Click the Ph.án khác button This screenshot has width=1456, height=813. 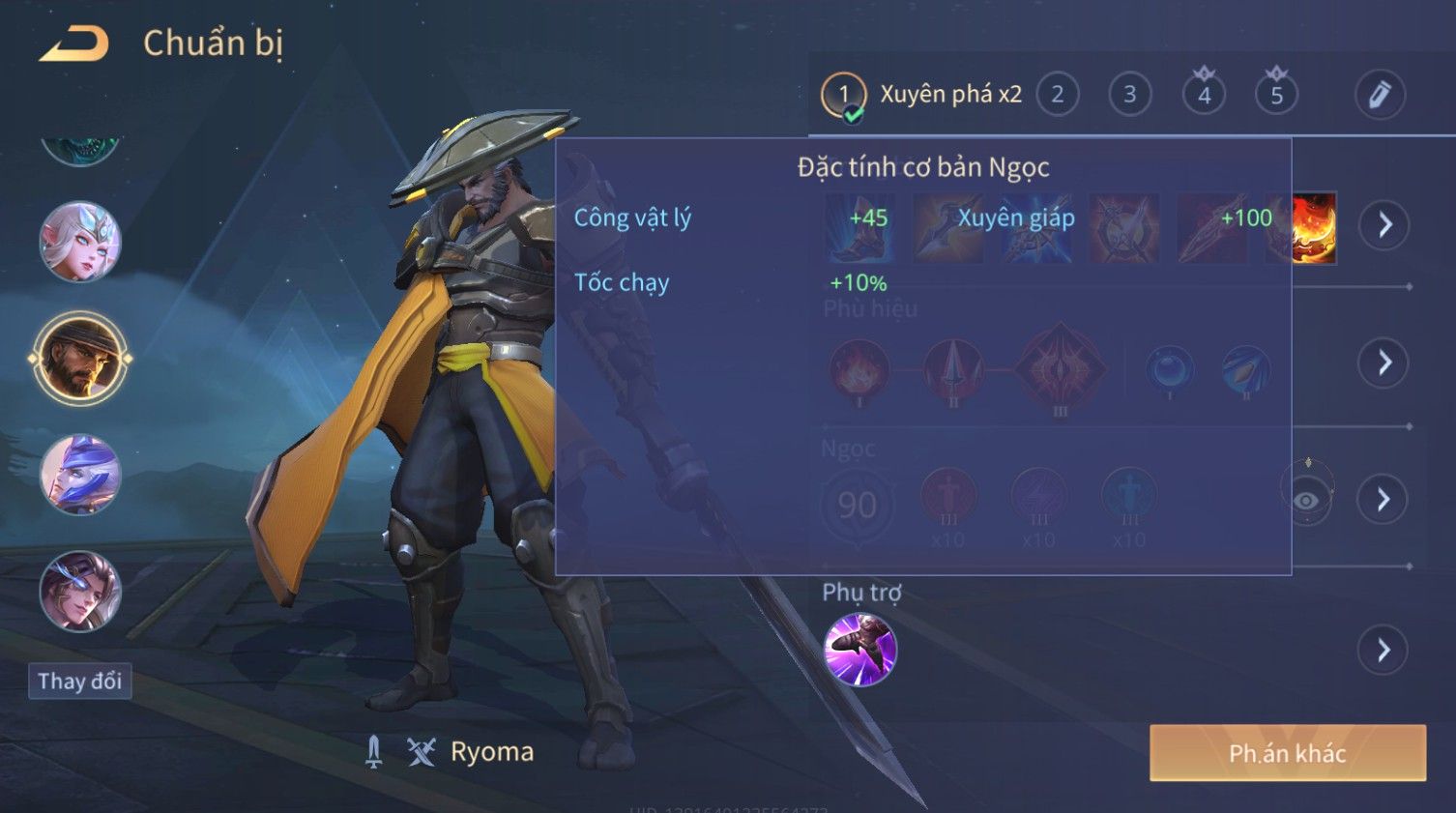pyautogui.click(x=1287, y=753)
